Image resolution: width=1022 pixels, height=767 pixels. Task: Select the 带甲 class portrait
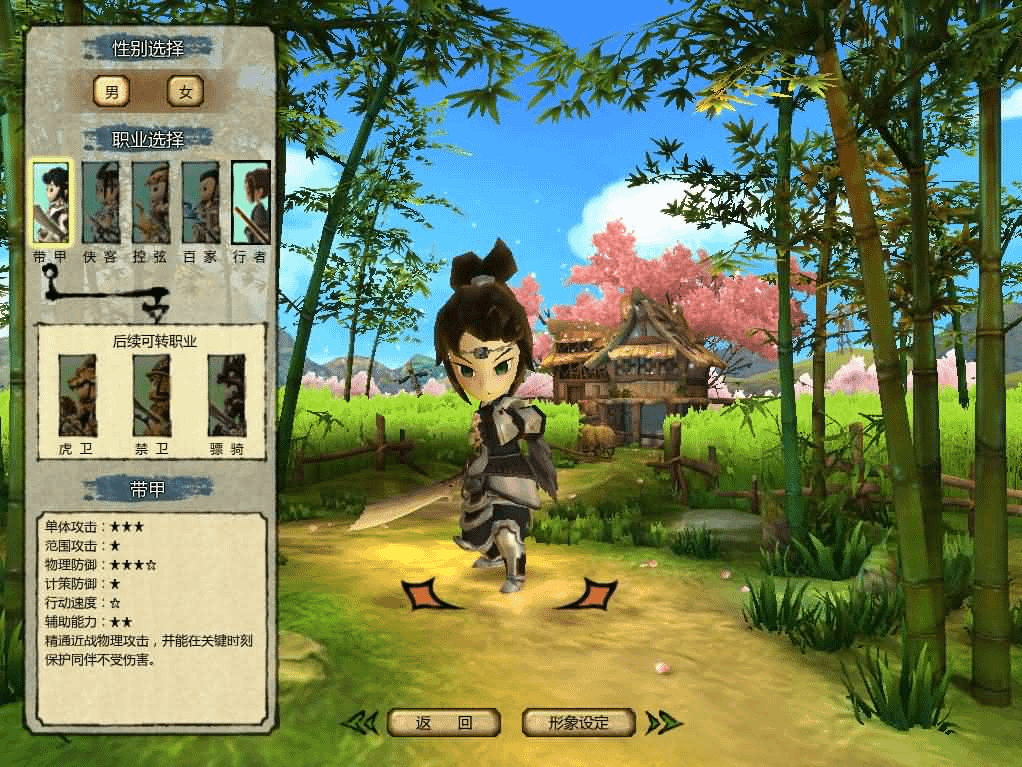(x=50, y=202)
